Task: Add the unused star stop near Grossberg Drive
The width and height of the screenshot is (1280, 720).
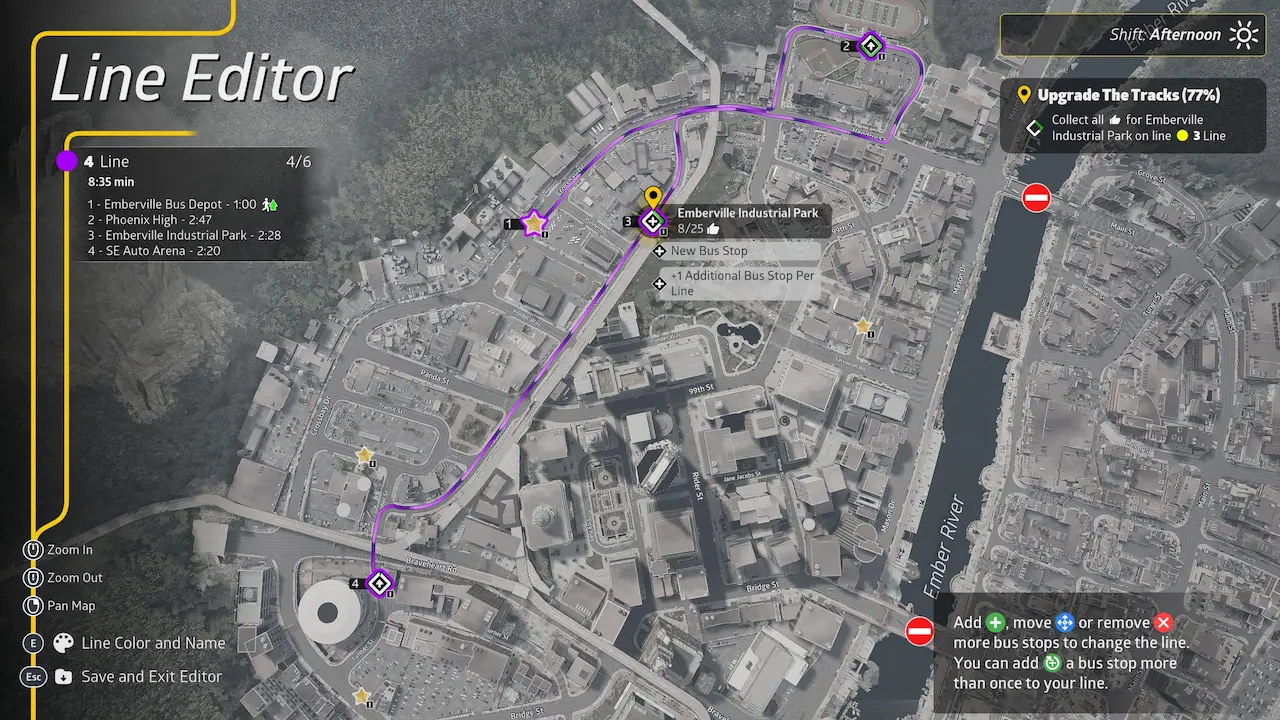Action: click(364, 455)
